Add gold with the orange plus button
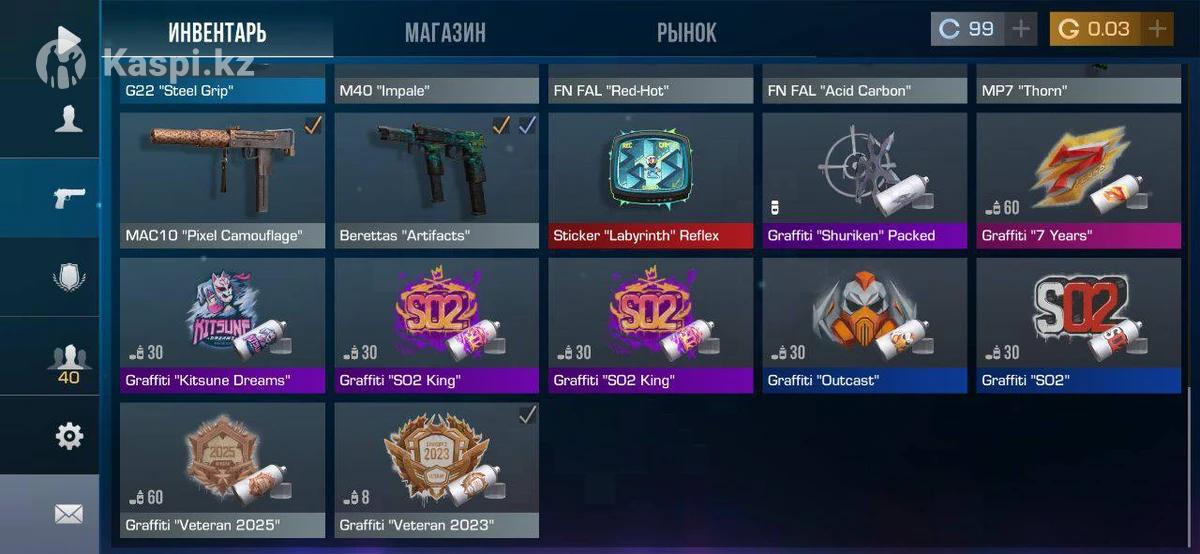1200x554 pixels. pyautogui.click(x=1157, y=29)
